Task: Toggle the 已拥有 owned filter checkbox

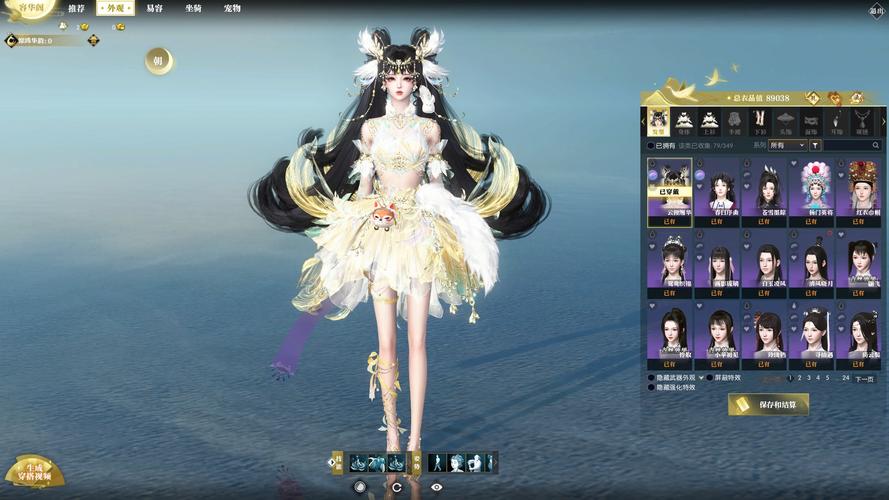Action: click(651, 145)
